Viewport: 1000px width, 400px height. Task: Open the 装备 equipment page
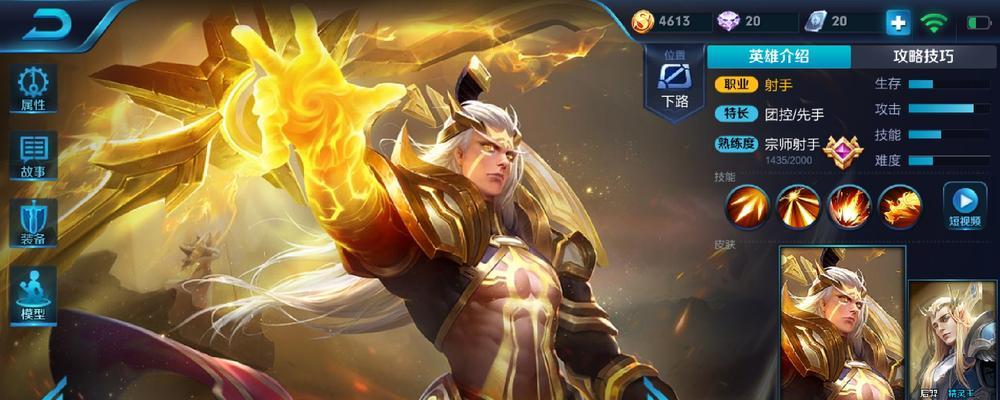coord(33,223)
